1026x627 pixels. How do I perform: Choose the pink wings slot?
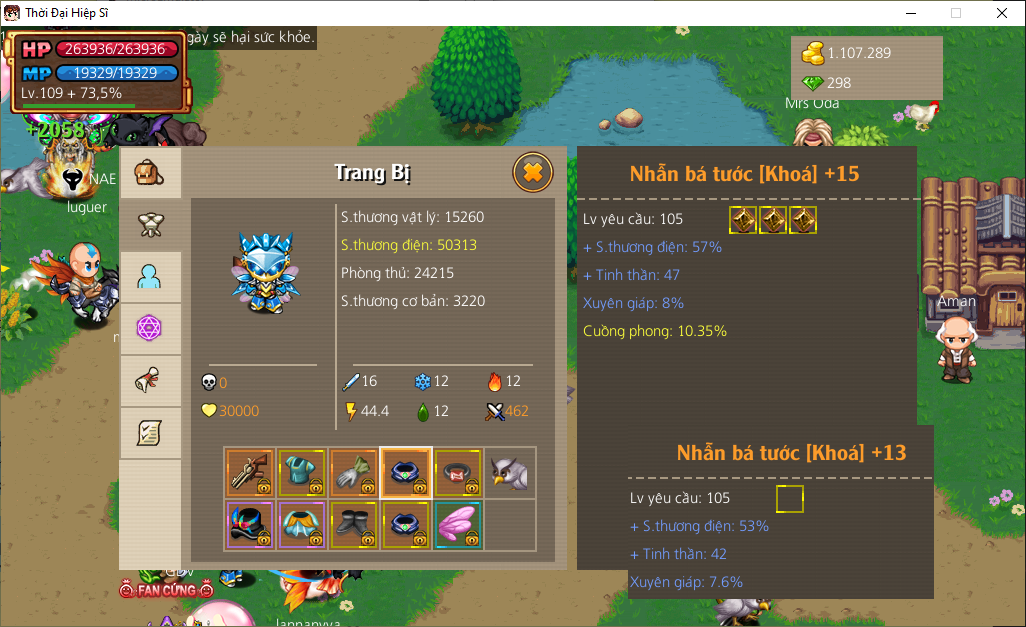(458, 525)
